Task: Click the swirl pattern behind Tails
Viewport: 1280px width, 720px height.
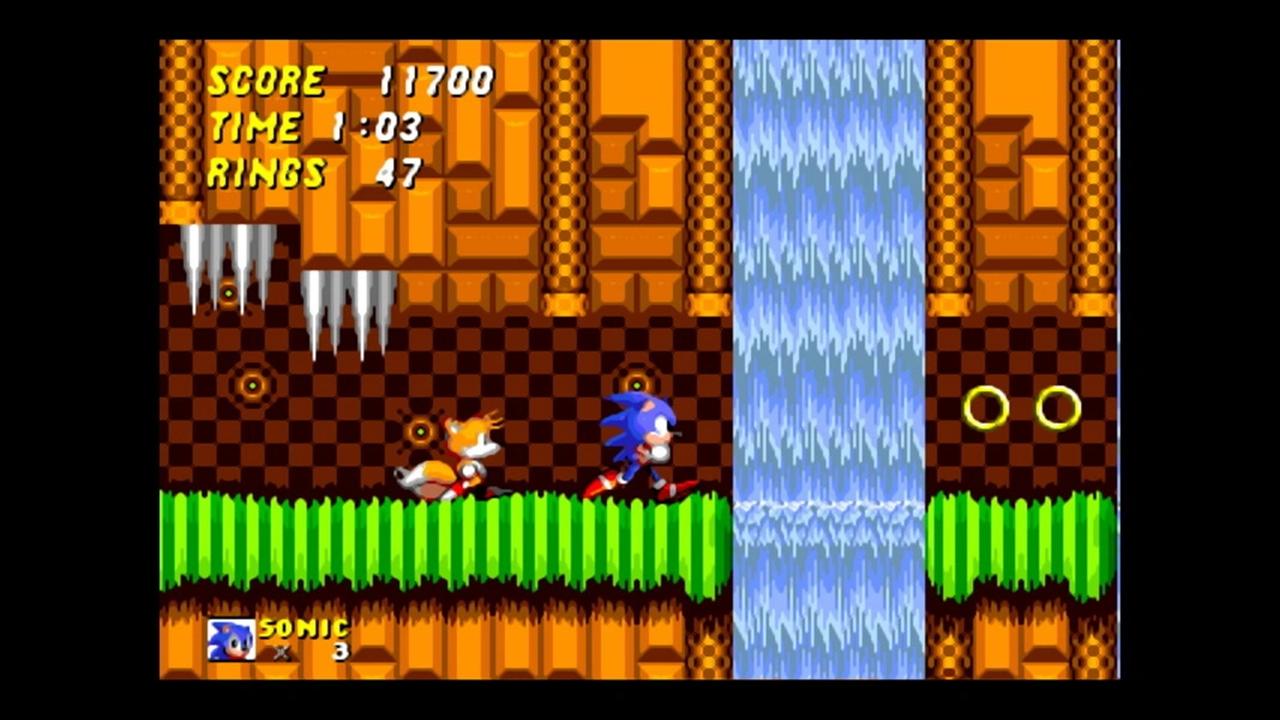Action: click(420, 430)
